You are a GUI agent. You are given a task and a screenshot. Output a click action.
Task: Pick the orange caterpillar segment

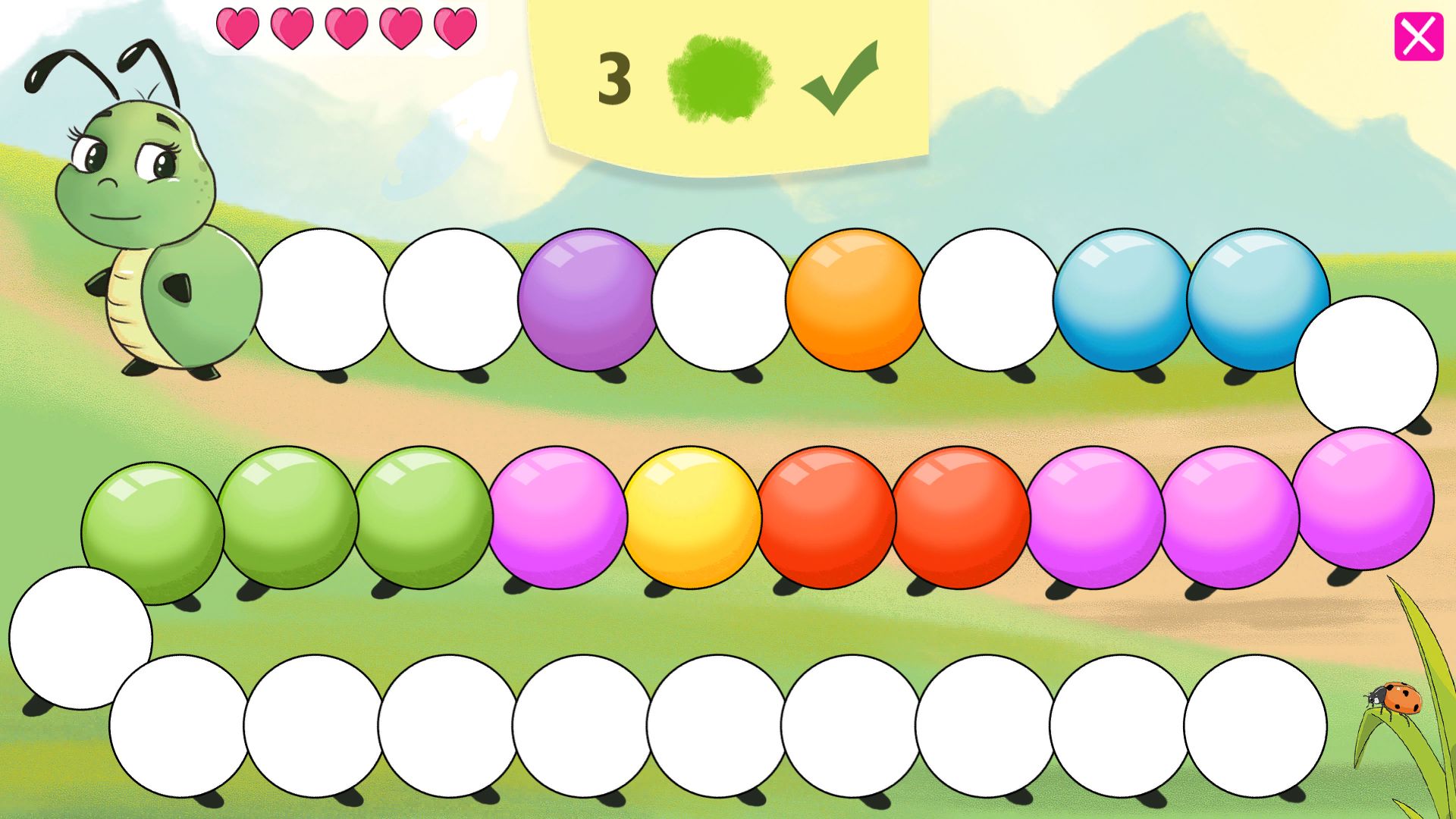pyautogui.click(x=855, y=300)
